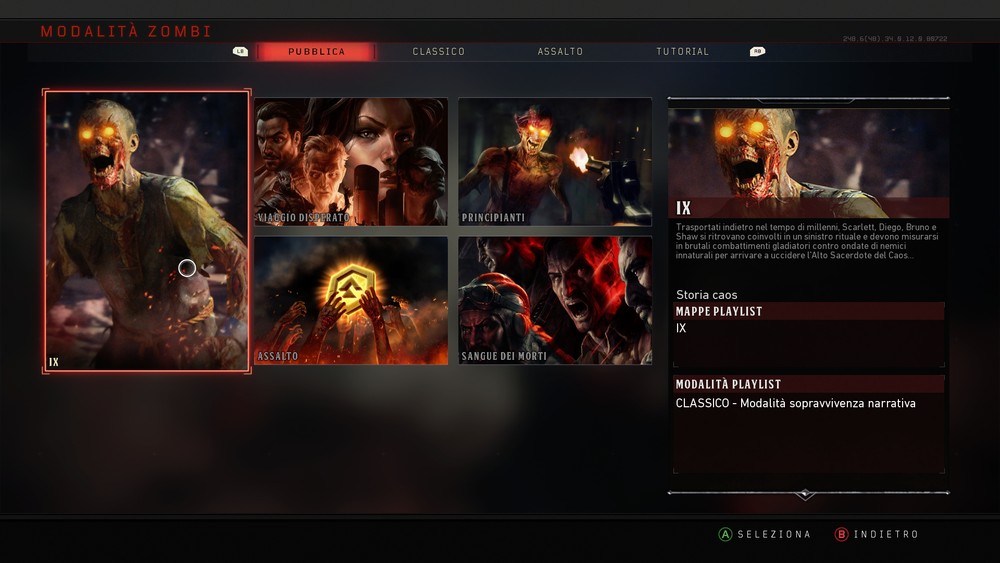Switch to the Pubblica tab

coord(316,52)
